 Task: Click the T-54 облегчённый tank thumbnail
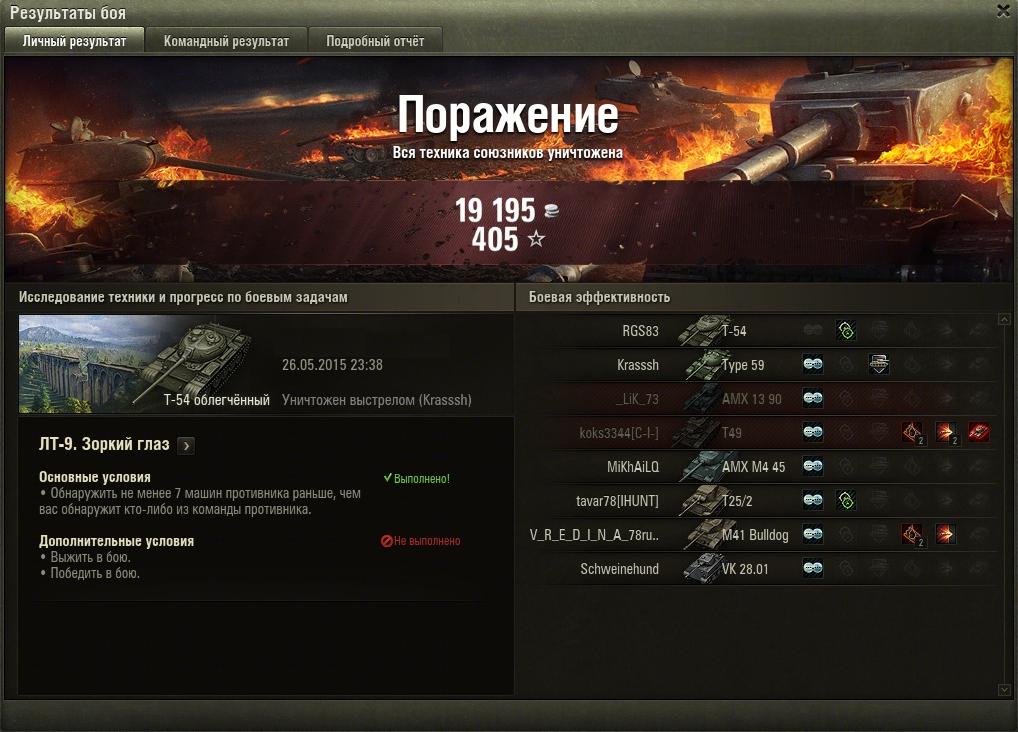point(135,364)
